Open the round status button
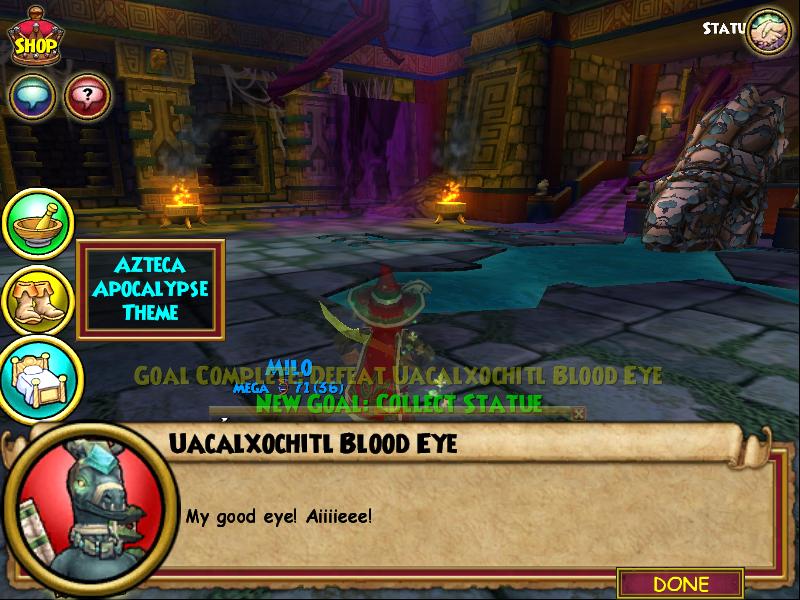This screenshot has width=800, height=600. (768, 31)
